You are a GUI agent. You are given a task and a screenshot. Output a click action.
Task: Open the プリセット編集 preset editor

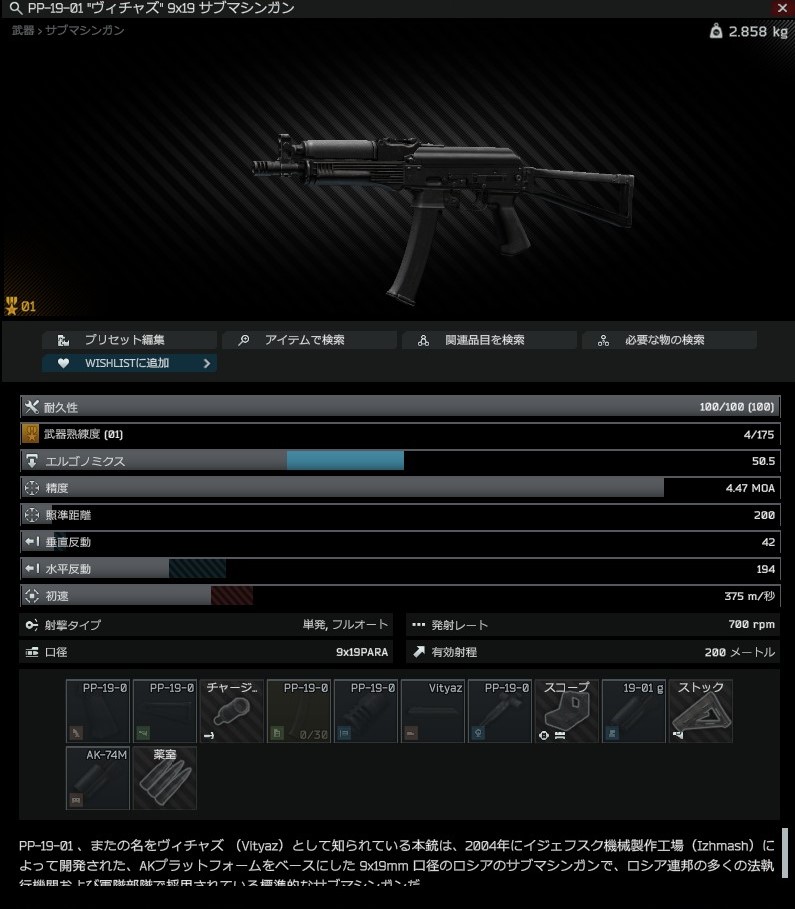(129, 340)
